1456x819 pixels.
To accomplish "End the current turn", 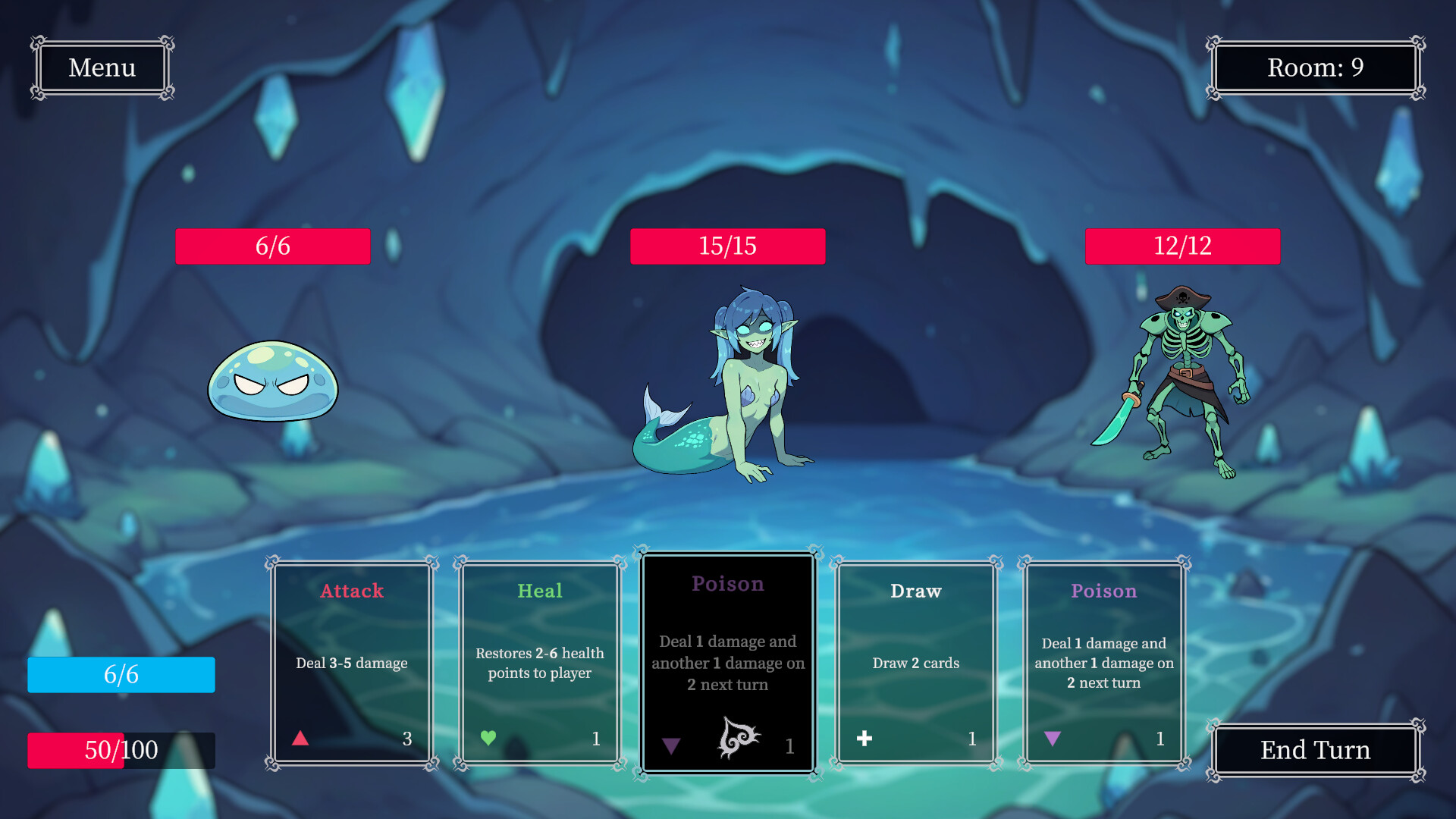I will point(1315,749).
